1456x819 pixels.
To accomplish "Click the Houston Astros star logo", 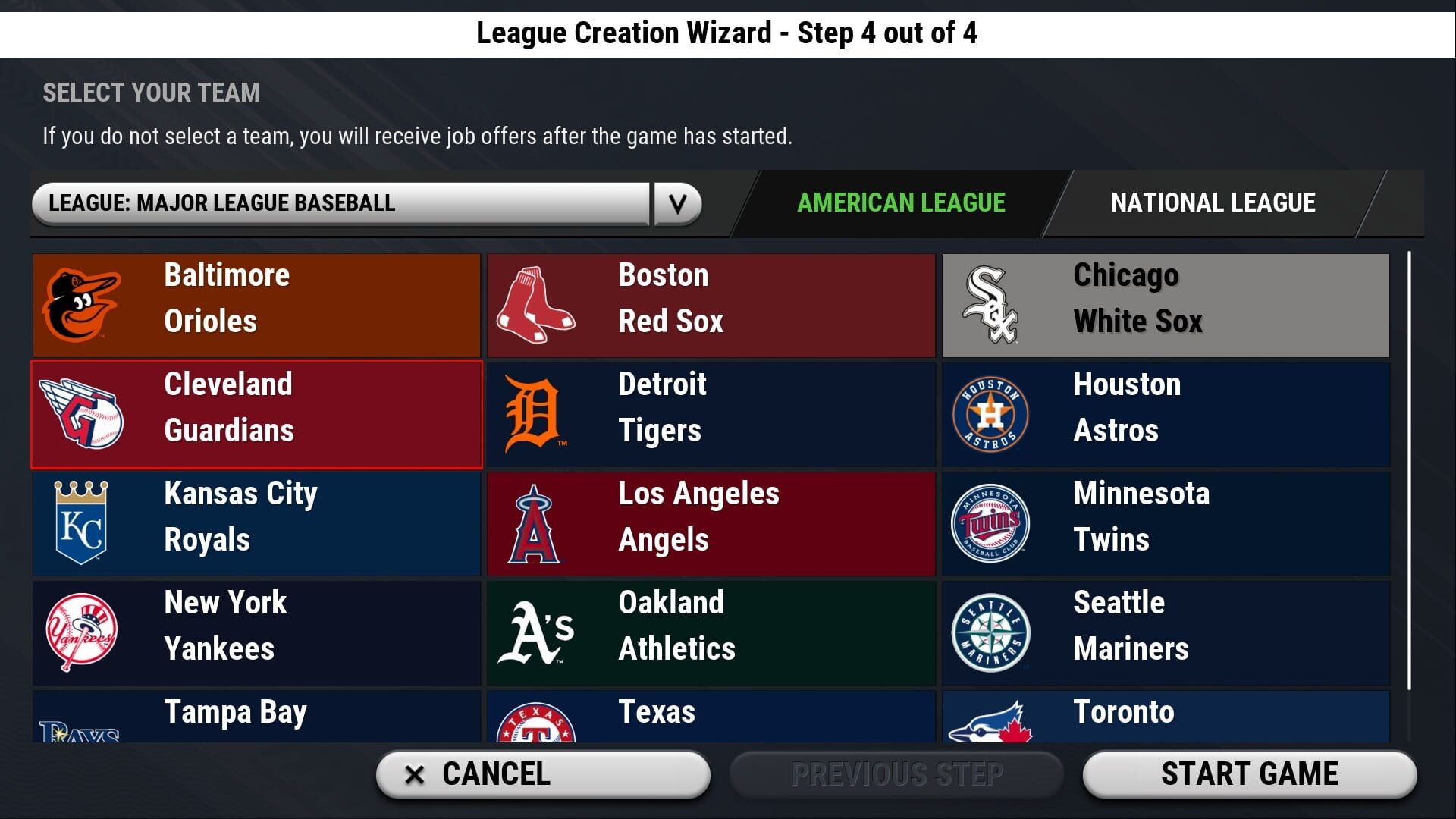I will coord(993,414).
